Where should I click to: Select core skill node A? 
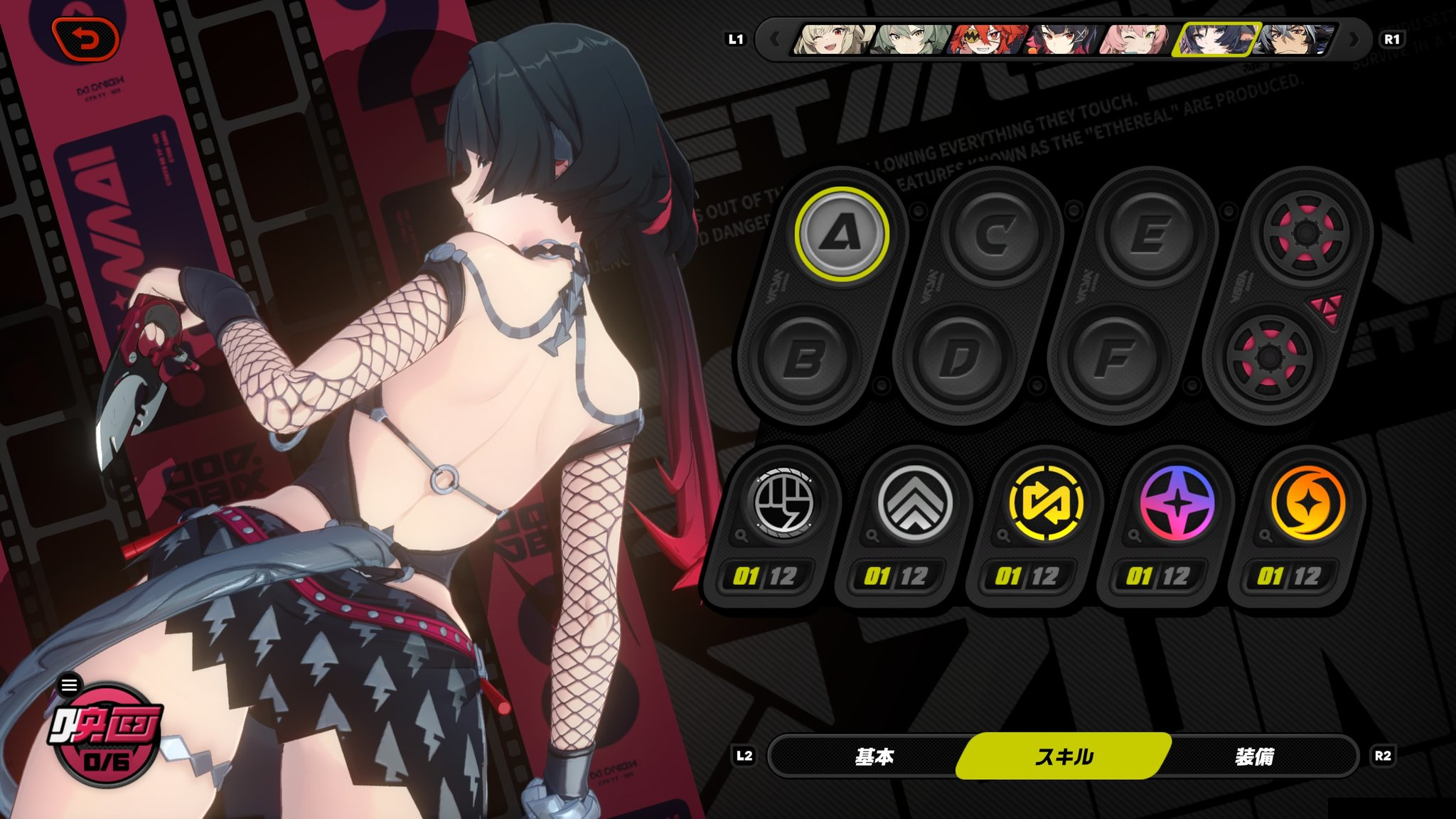(842, 233)
